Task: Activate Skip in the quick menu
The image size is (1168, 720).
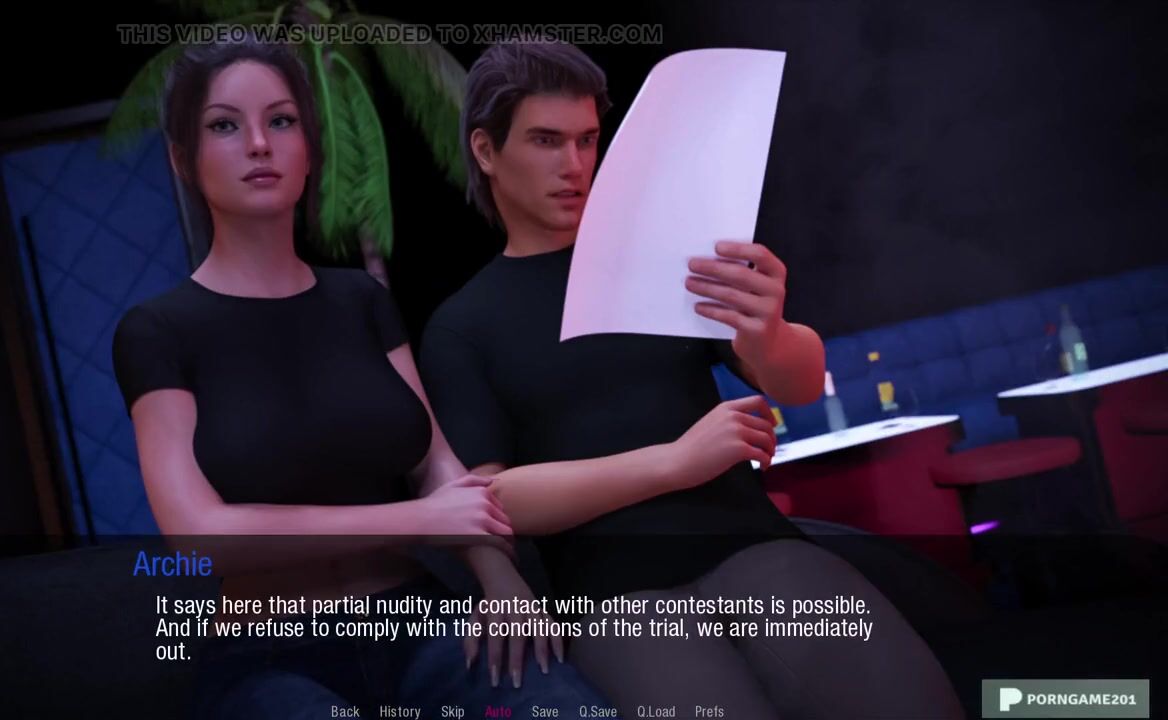Action: 452,711
